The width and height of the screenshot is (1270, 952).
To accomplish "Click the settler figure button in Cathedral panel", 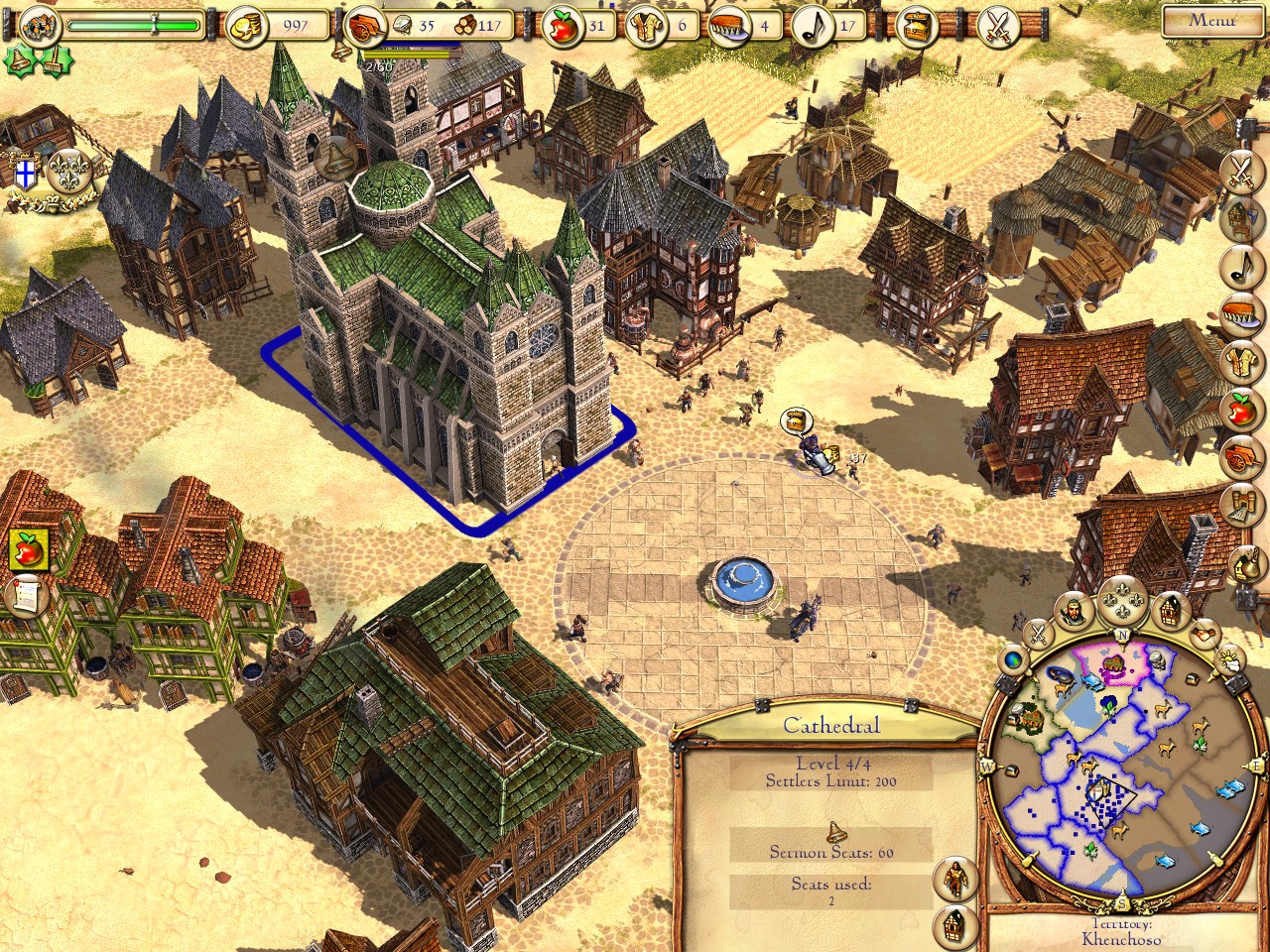I will [x=954, y=877].
